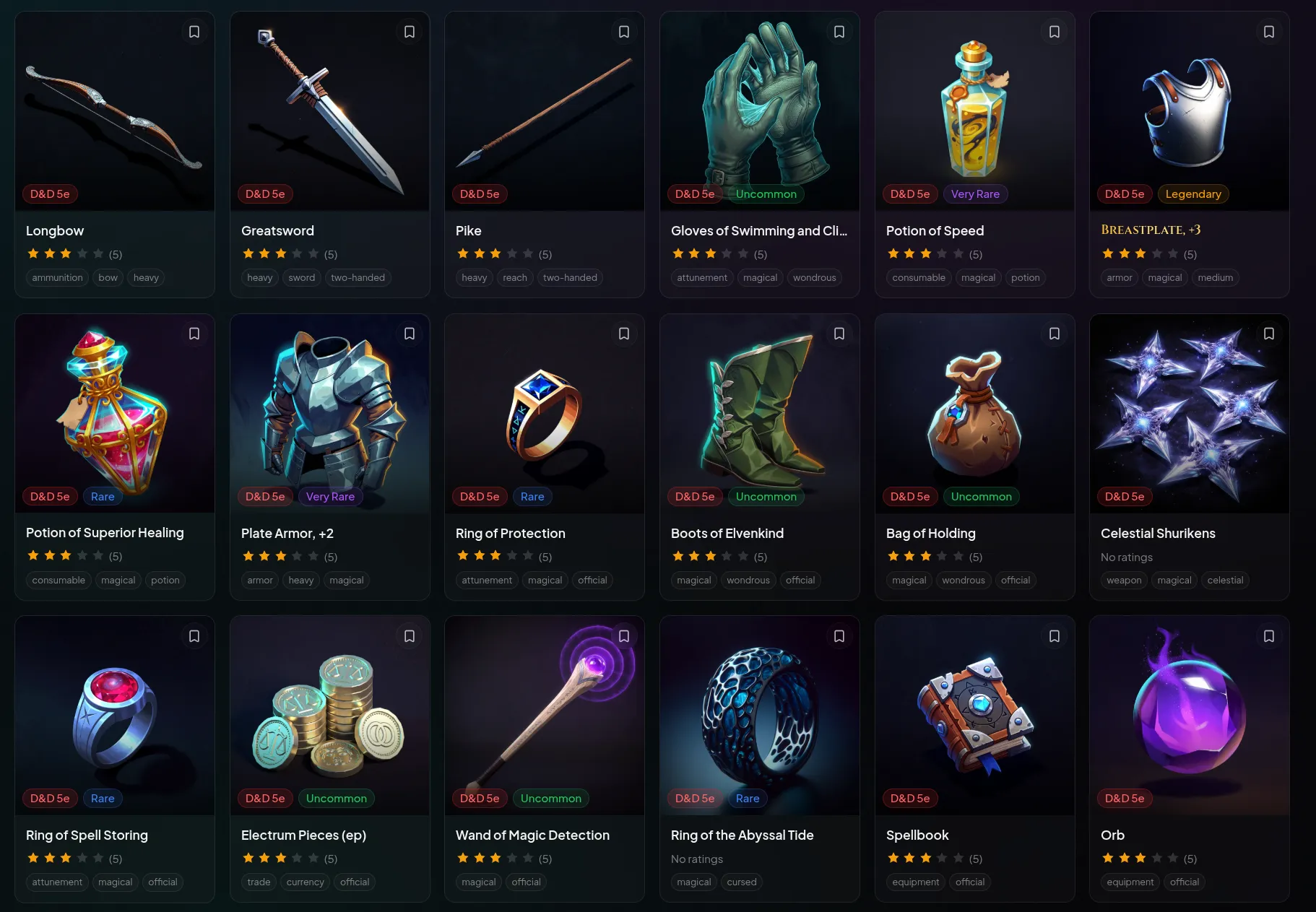1316x912 pixels.
Task: Click the Legendary rarity badge
Action: click(x=1193, y=194)
